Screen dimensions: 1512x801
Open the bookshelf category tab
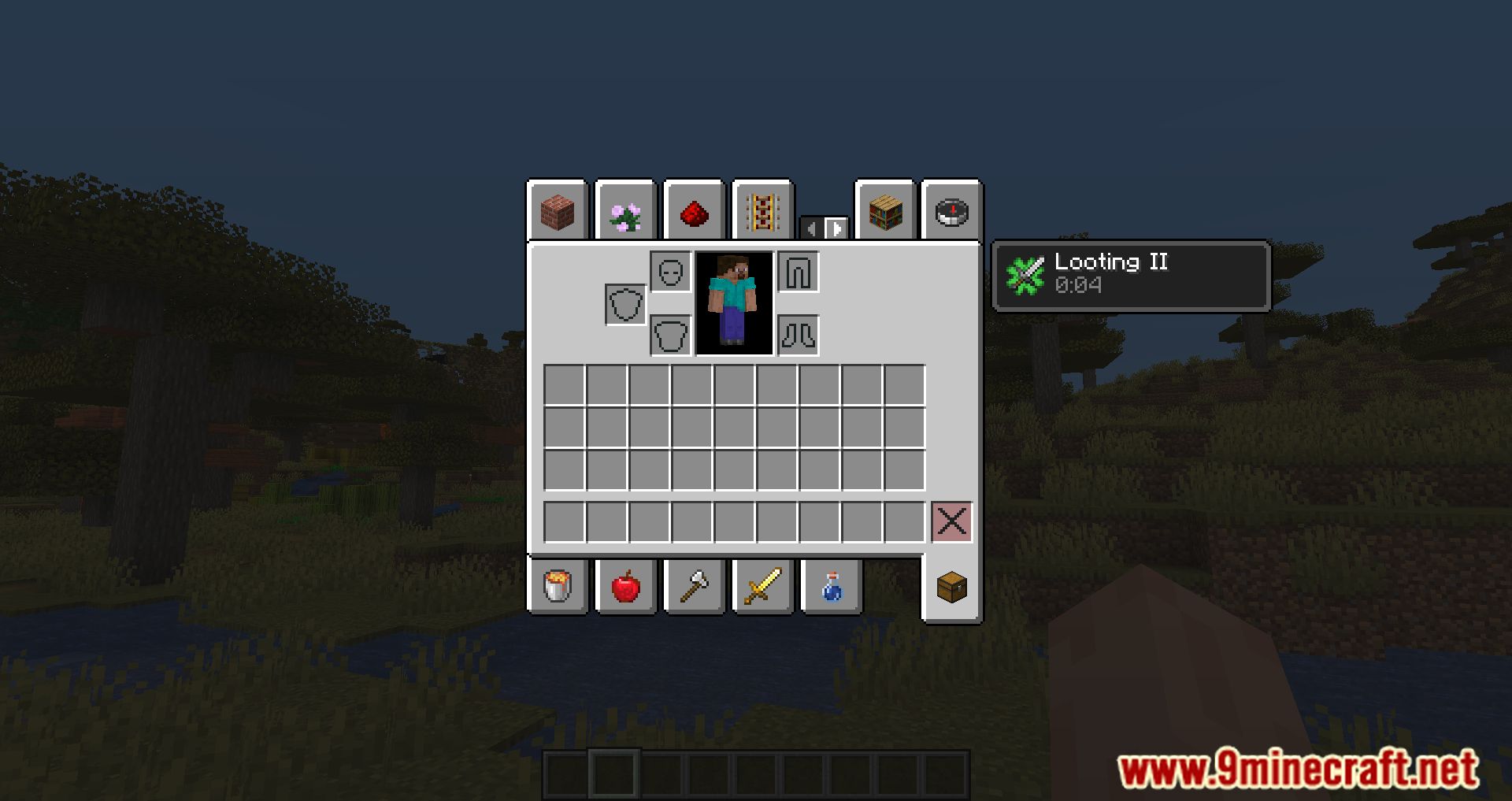pos(884,211)
